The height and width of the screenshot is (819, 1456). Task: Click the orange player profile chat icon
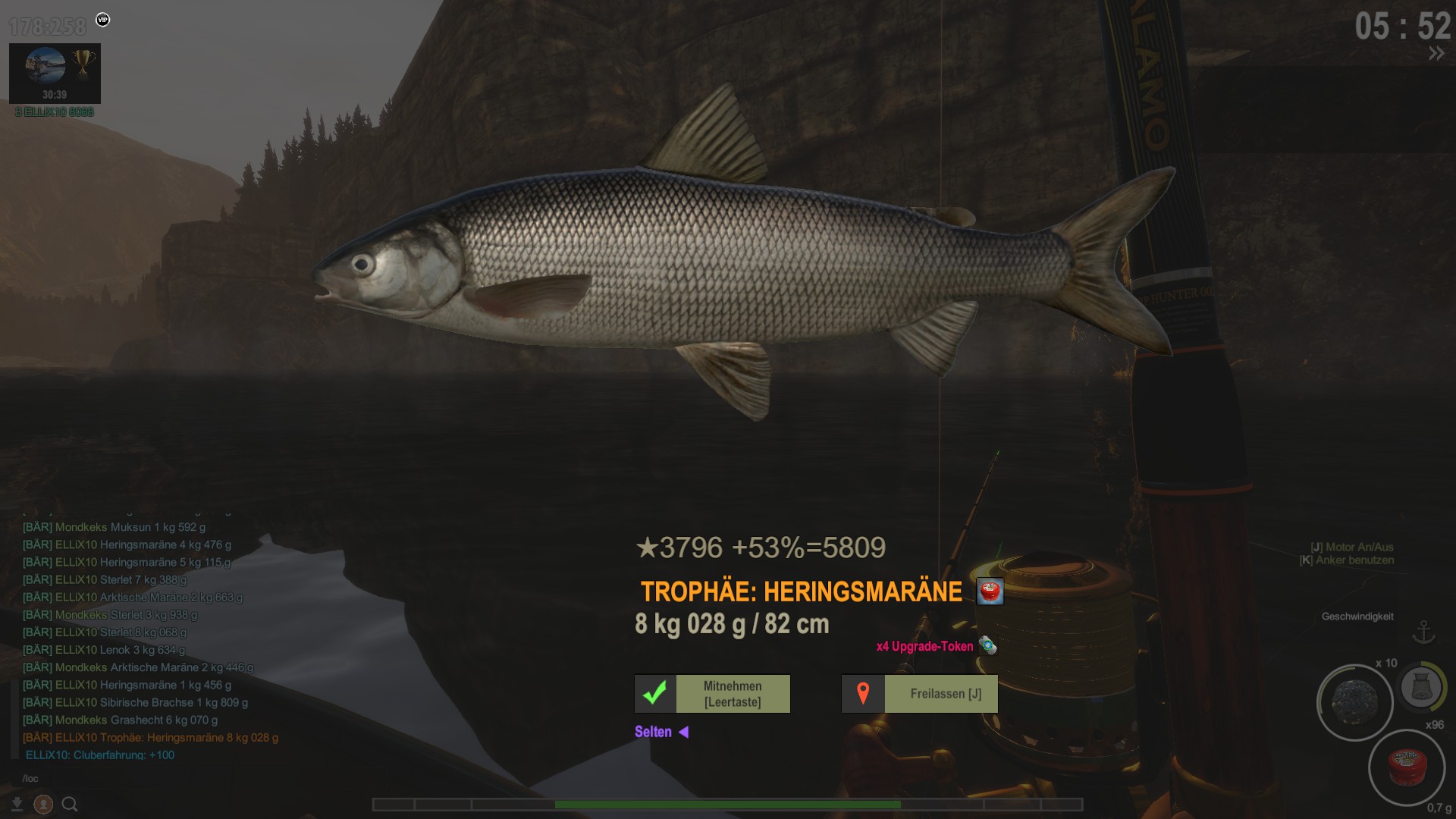coord(44,805)
